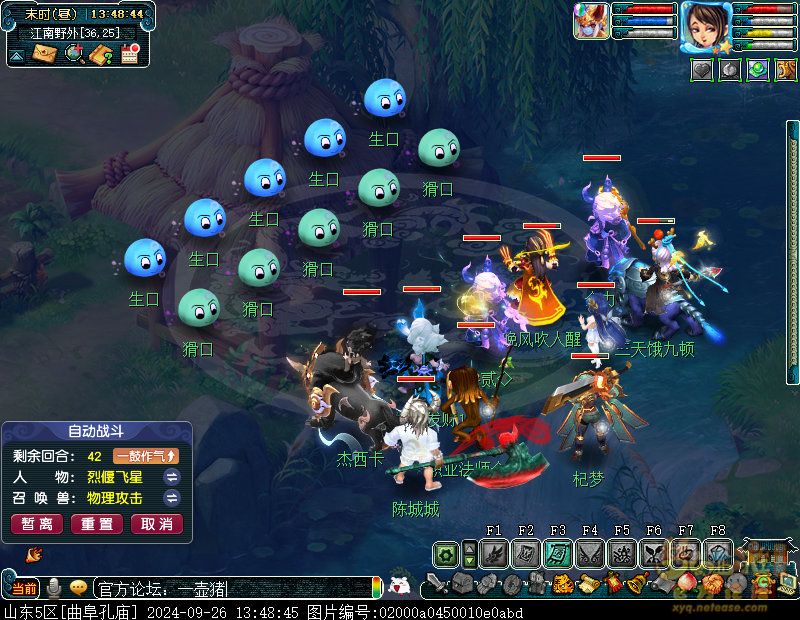
Task: Select the F3 highlighted skill slot
Action: [x=558, y=553]
